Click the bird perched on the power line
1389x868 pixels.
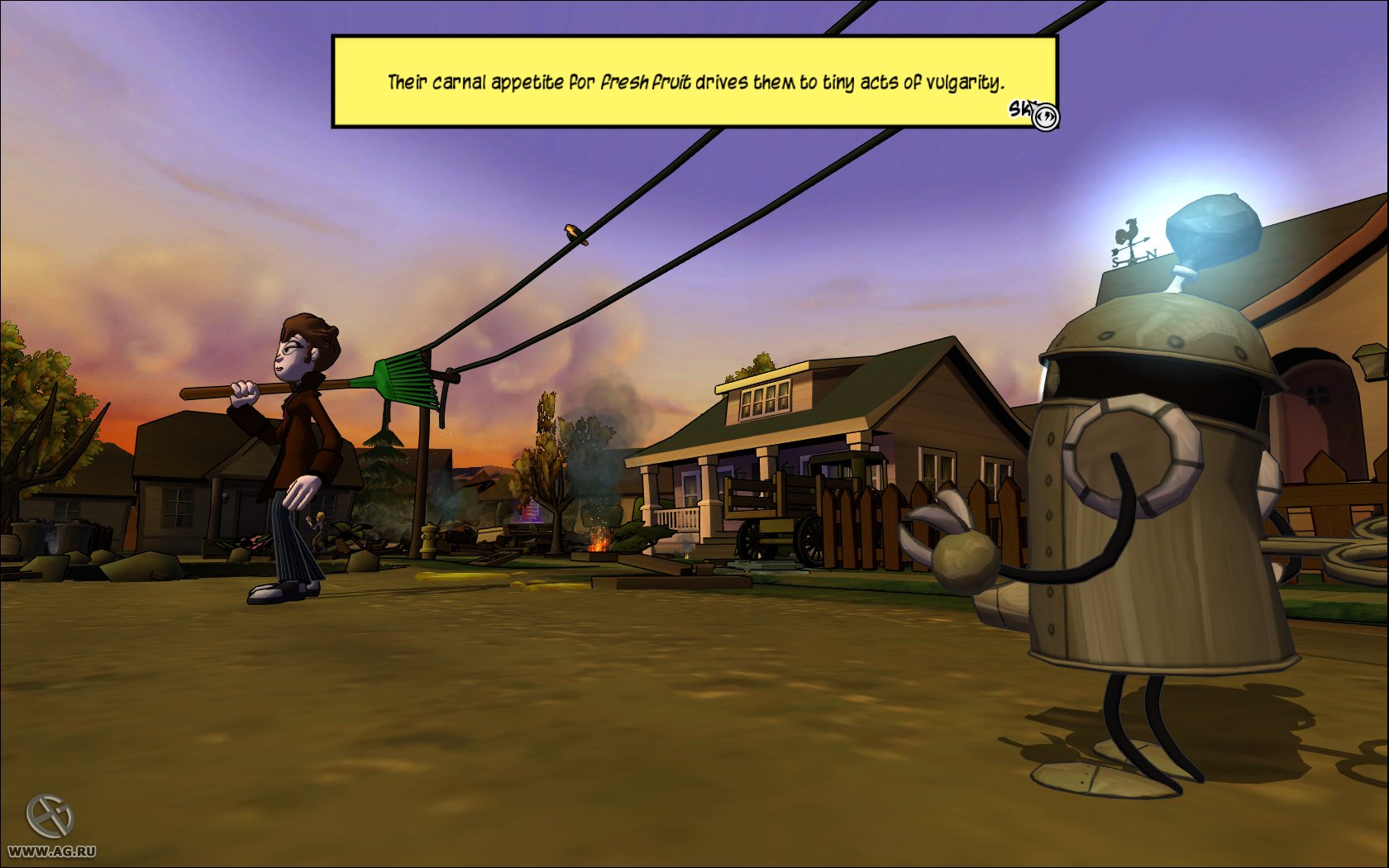(x=572, y=234)
